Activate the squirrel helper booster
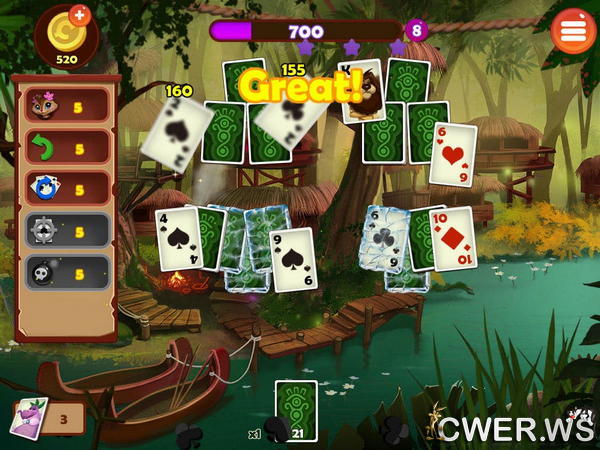 coord(66,104)
